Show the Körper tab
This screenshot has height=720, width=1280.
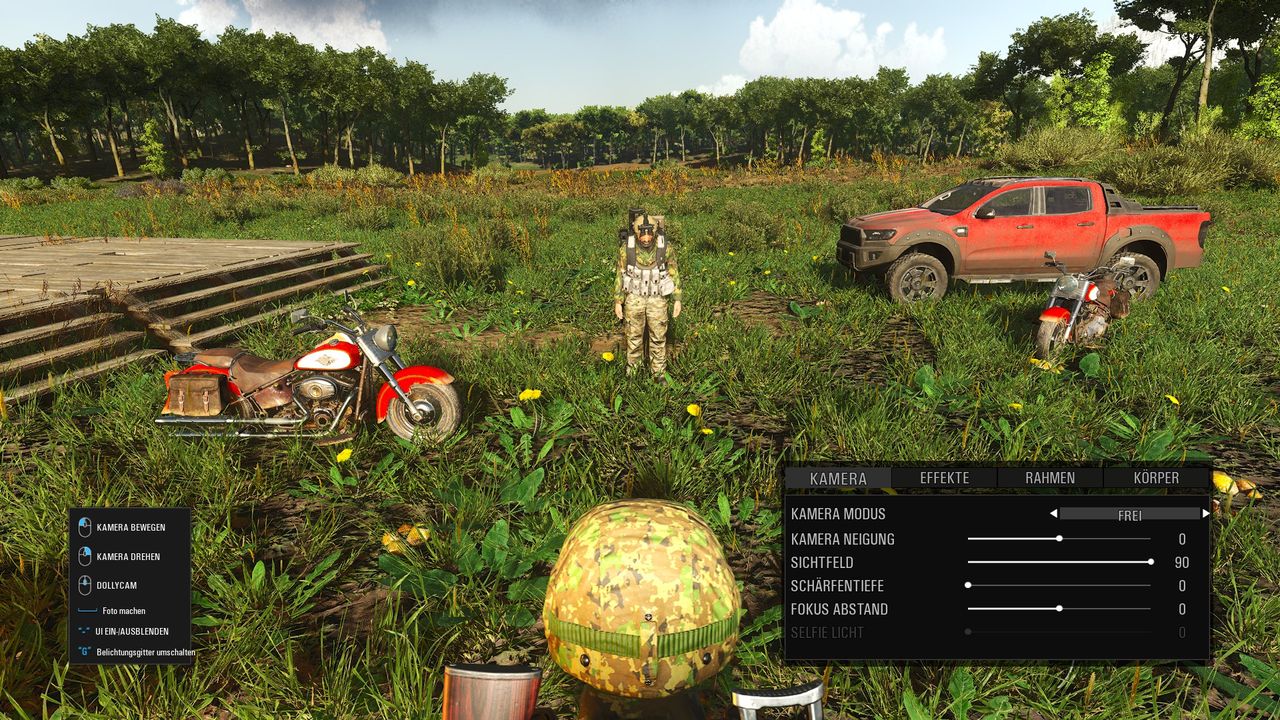1156,478
